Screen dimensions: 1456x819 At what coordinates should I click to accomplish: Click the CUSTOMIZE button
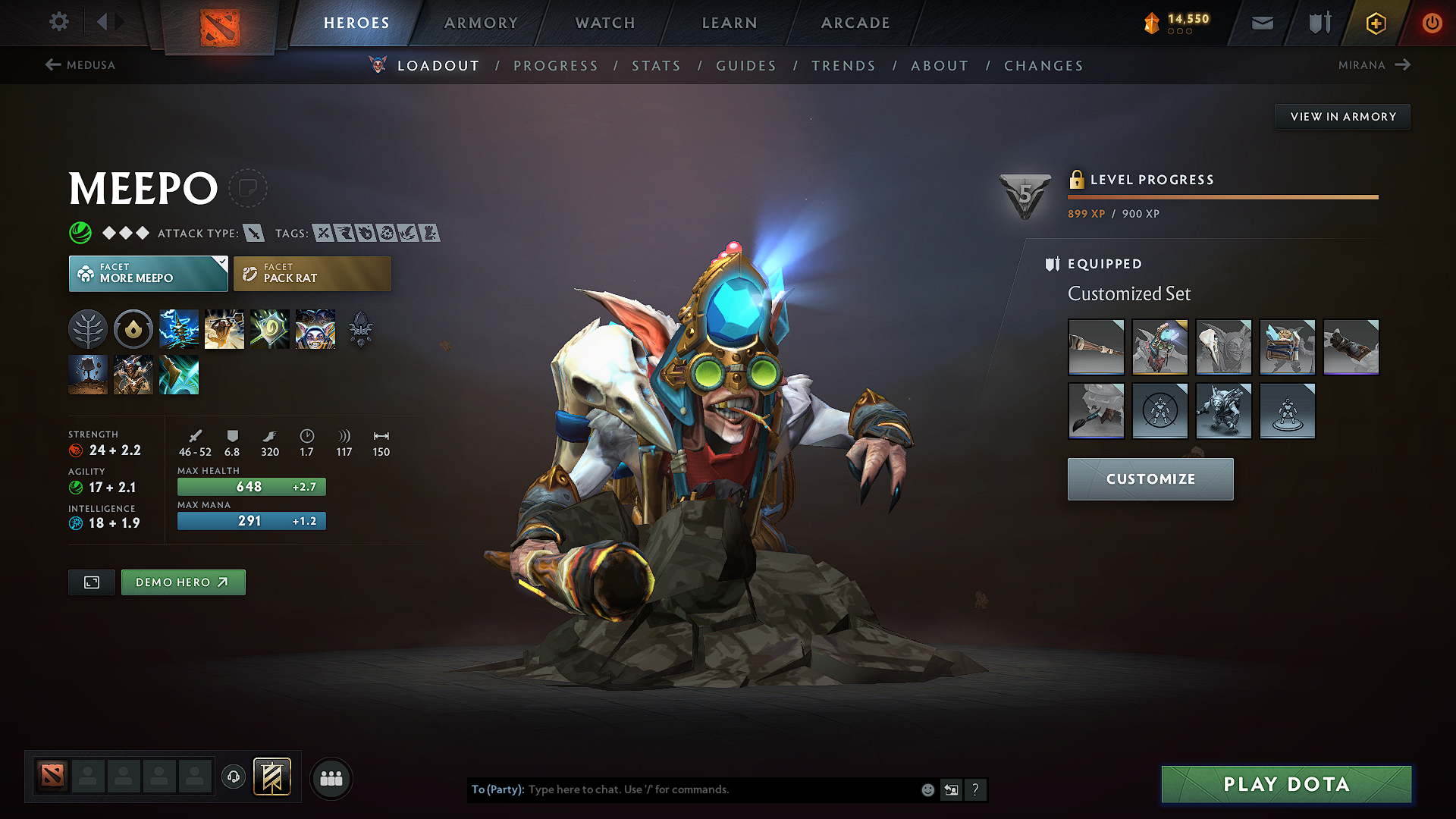click(x=1150, y=479)
